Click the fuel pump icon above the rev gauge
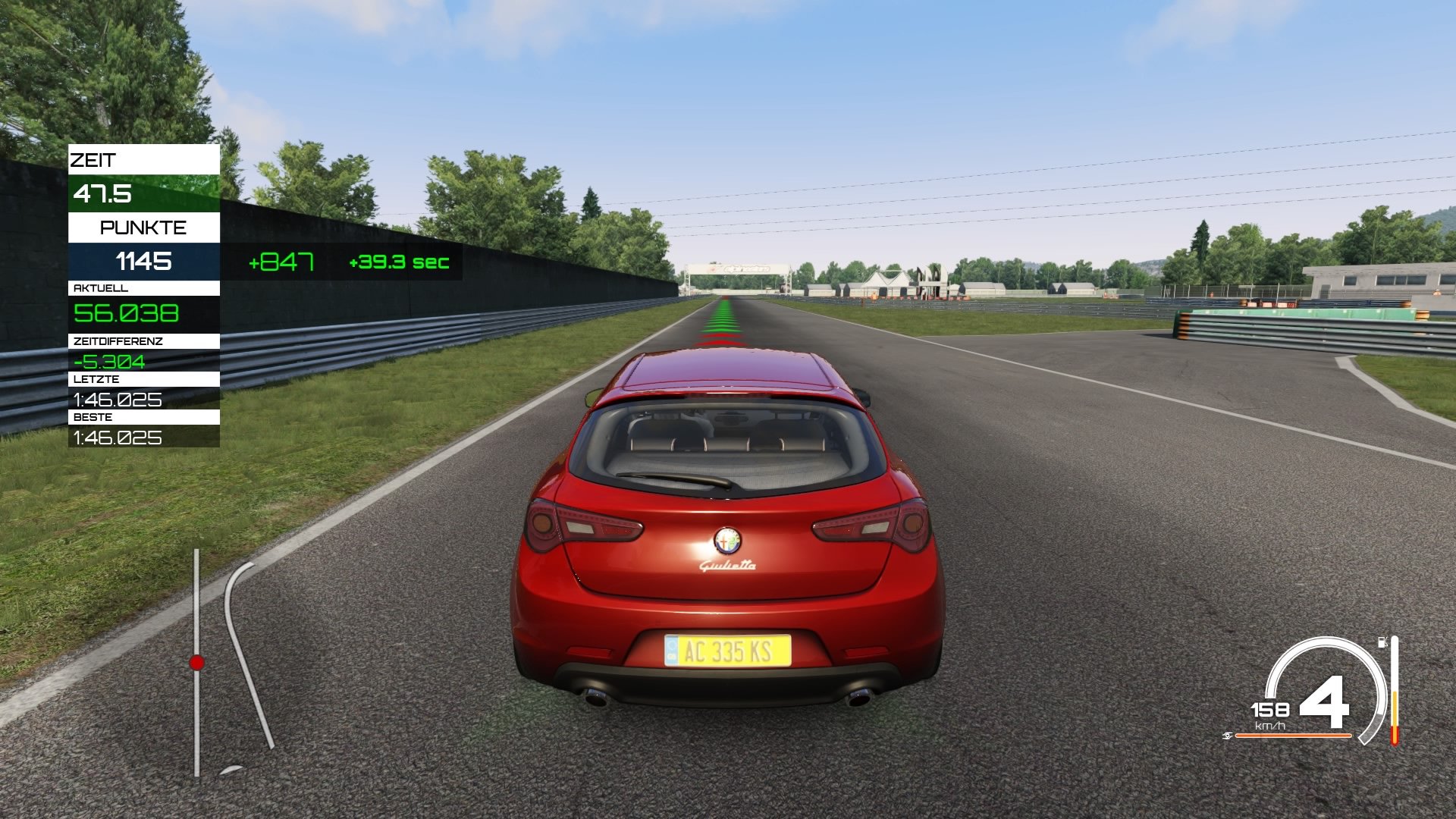Viewport: 1456px width, 819px height. (1382, 642)
